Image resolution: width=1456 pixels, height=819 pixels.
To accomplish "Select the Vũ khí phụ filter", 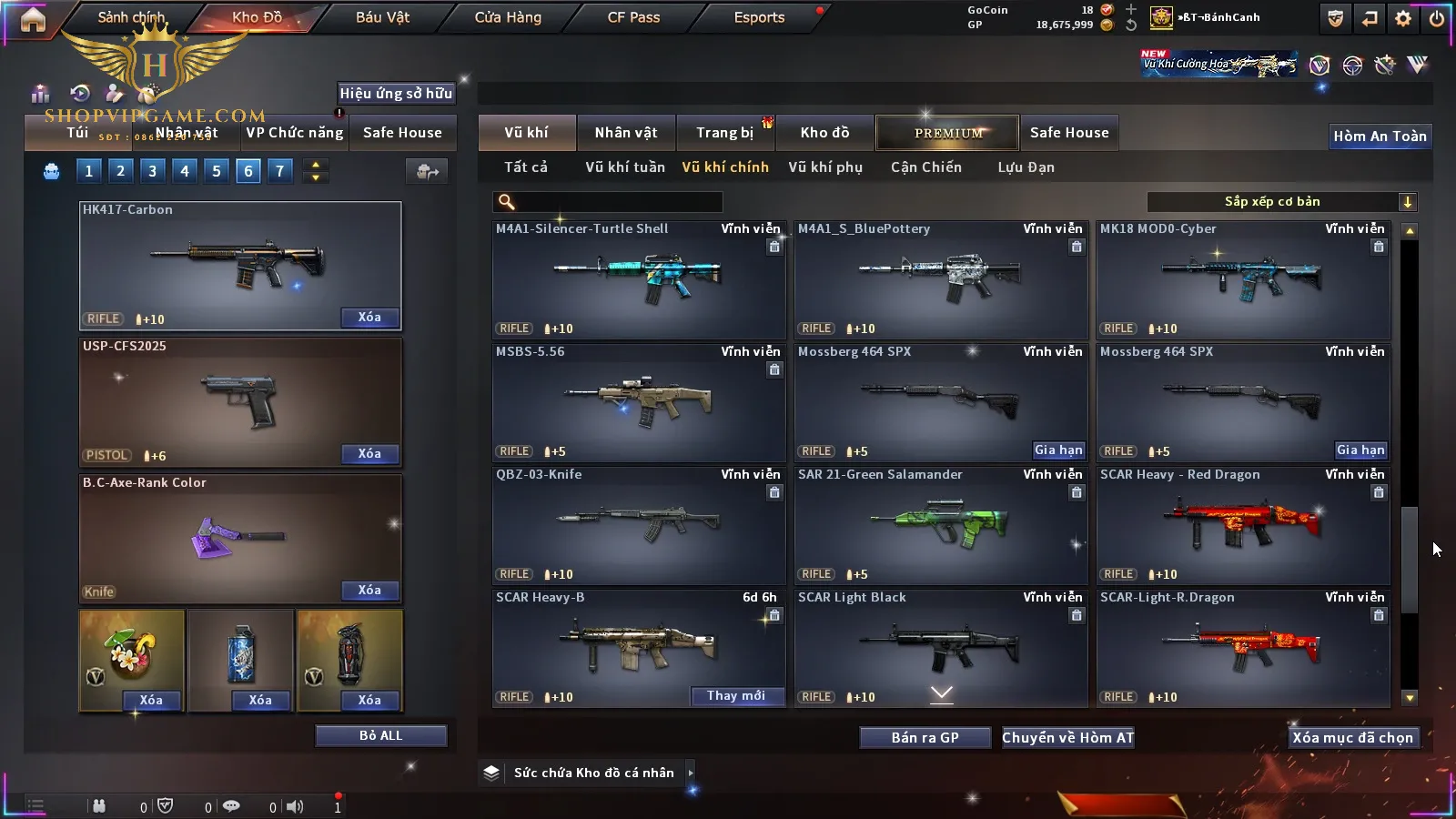I will (x=824, y=167).
